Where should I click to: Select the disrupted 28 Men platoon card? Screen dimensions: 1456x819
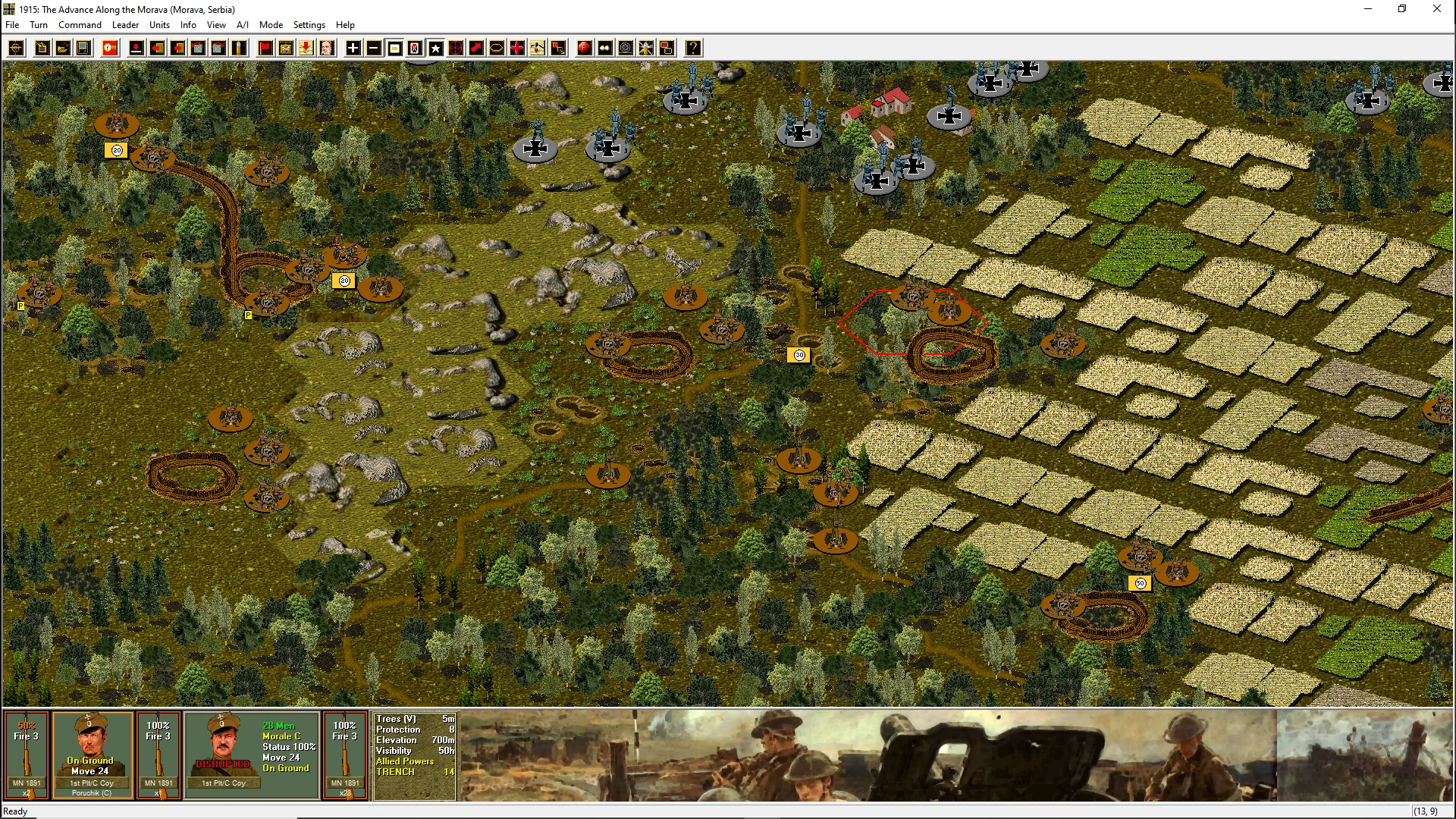(x=253, y=755)
